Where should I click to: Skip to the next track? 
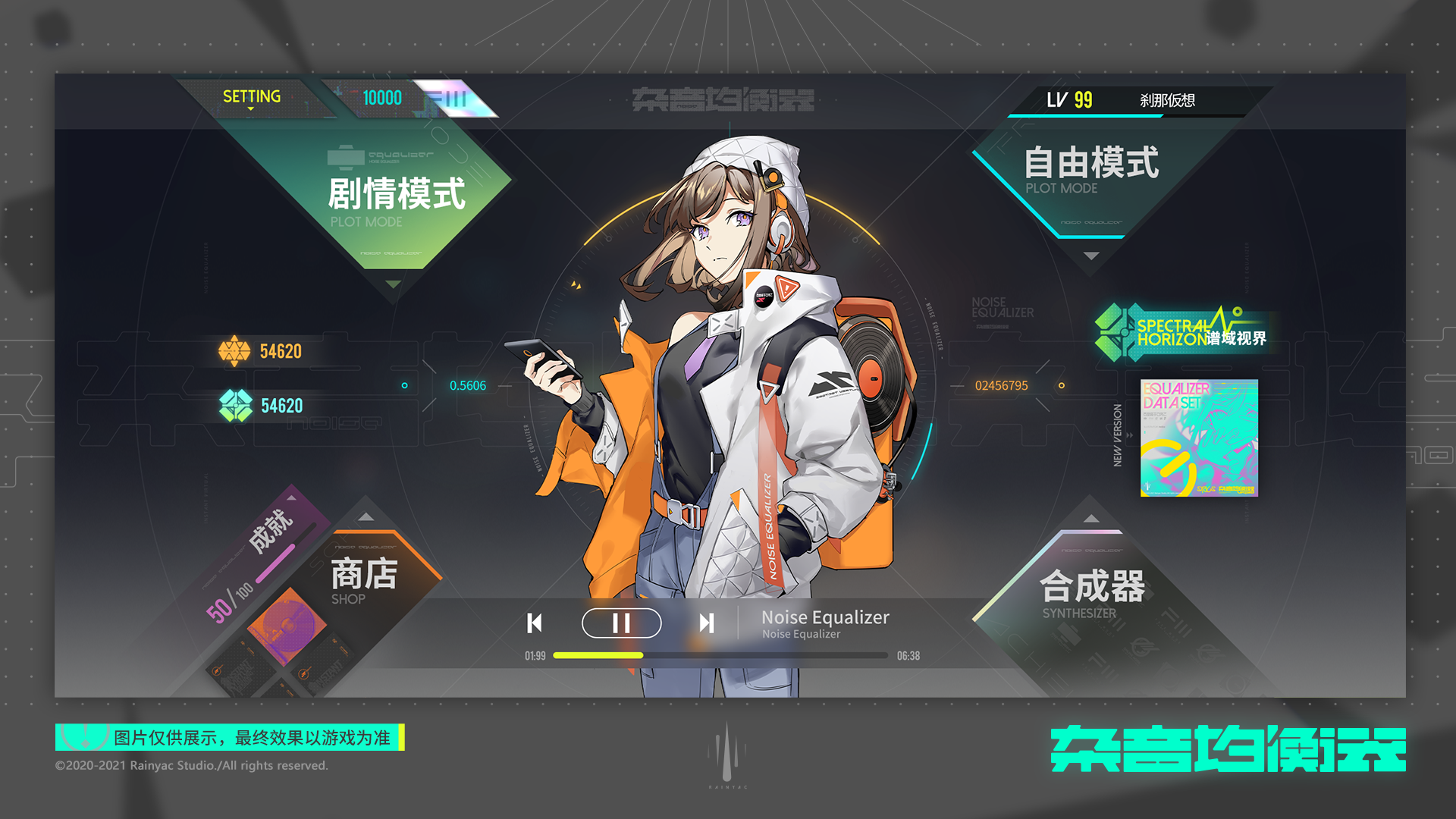(x=708, y=623)
